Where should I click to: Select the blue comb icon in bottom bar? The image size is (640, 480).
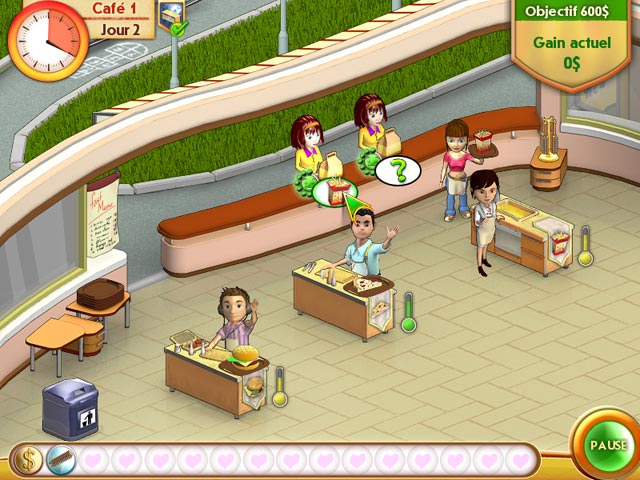[x=60, y=460]
